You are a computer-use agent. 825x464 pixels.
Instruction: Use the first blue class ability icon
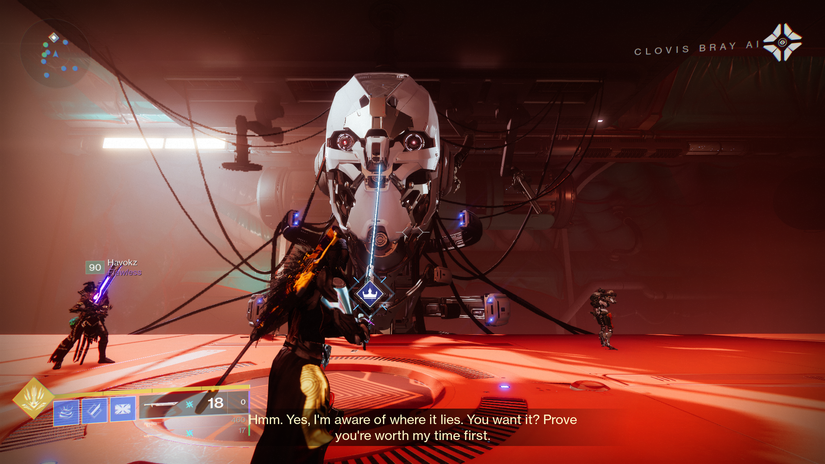67,409
